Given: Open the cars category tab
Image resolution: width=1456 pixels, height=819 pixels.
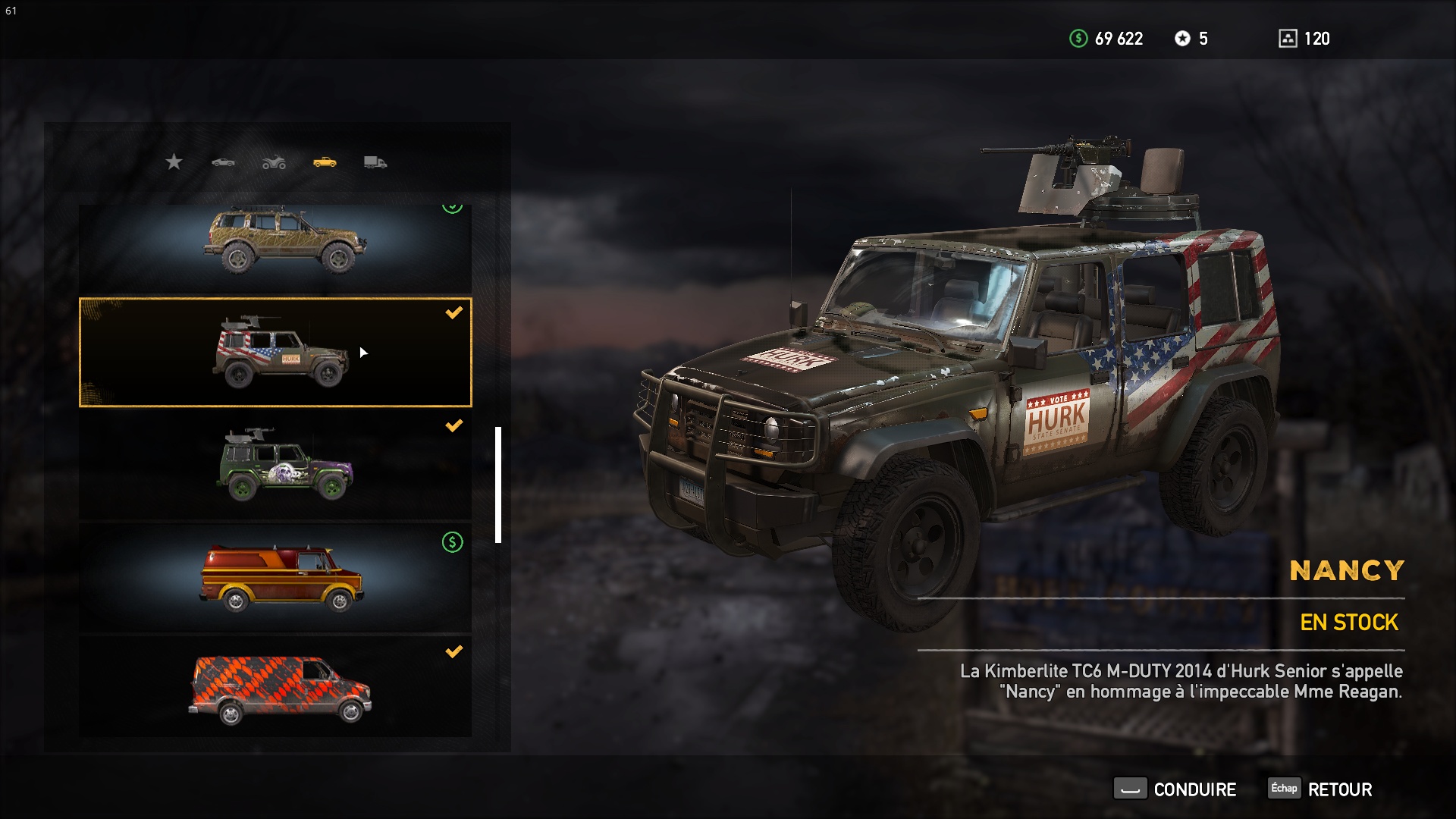Looking at the screenshot, I should [x=223, y=162].
